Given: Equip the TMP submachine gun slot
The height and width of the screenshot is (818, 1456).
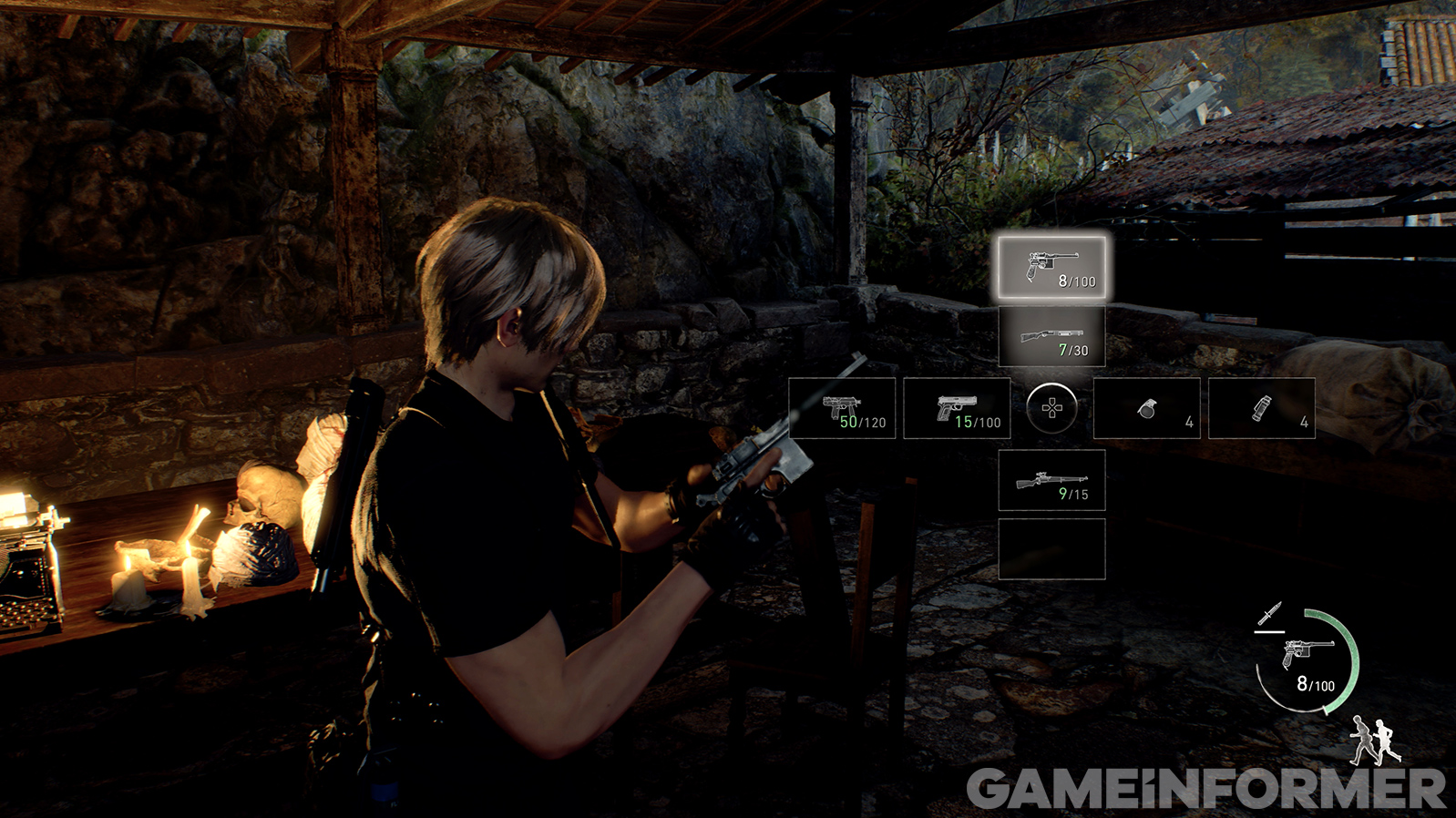Looking at the screenshot, I should pos(842,408).
